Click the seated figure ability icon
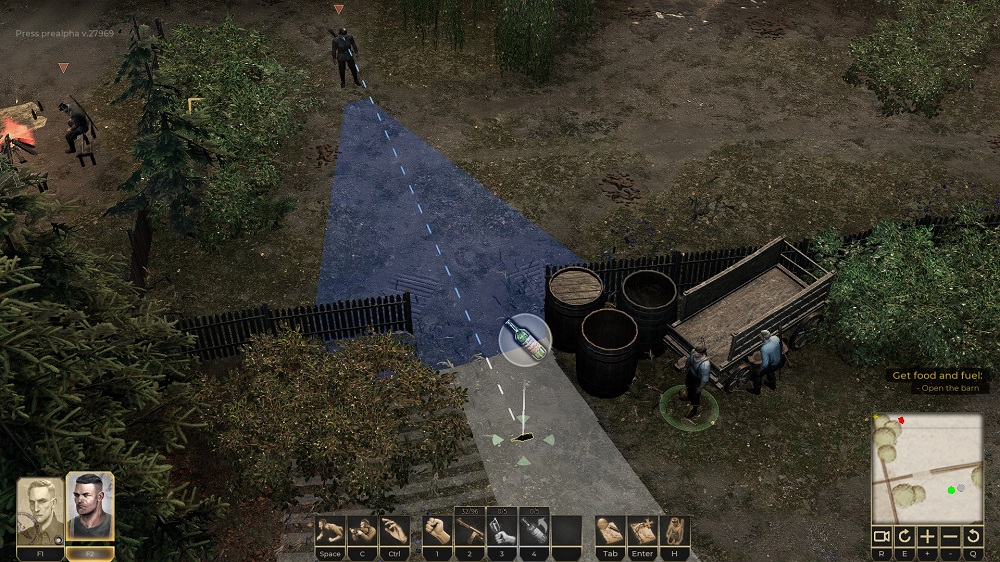 (674, 531)
